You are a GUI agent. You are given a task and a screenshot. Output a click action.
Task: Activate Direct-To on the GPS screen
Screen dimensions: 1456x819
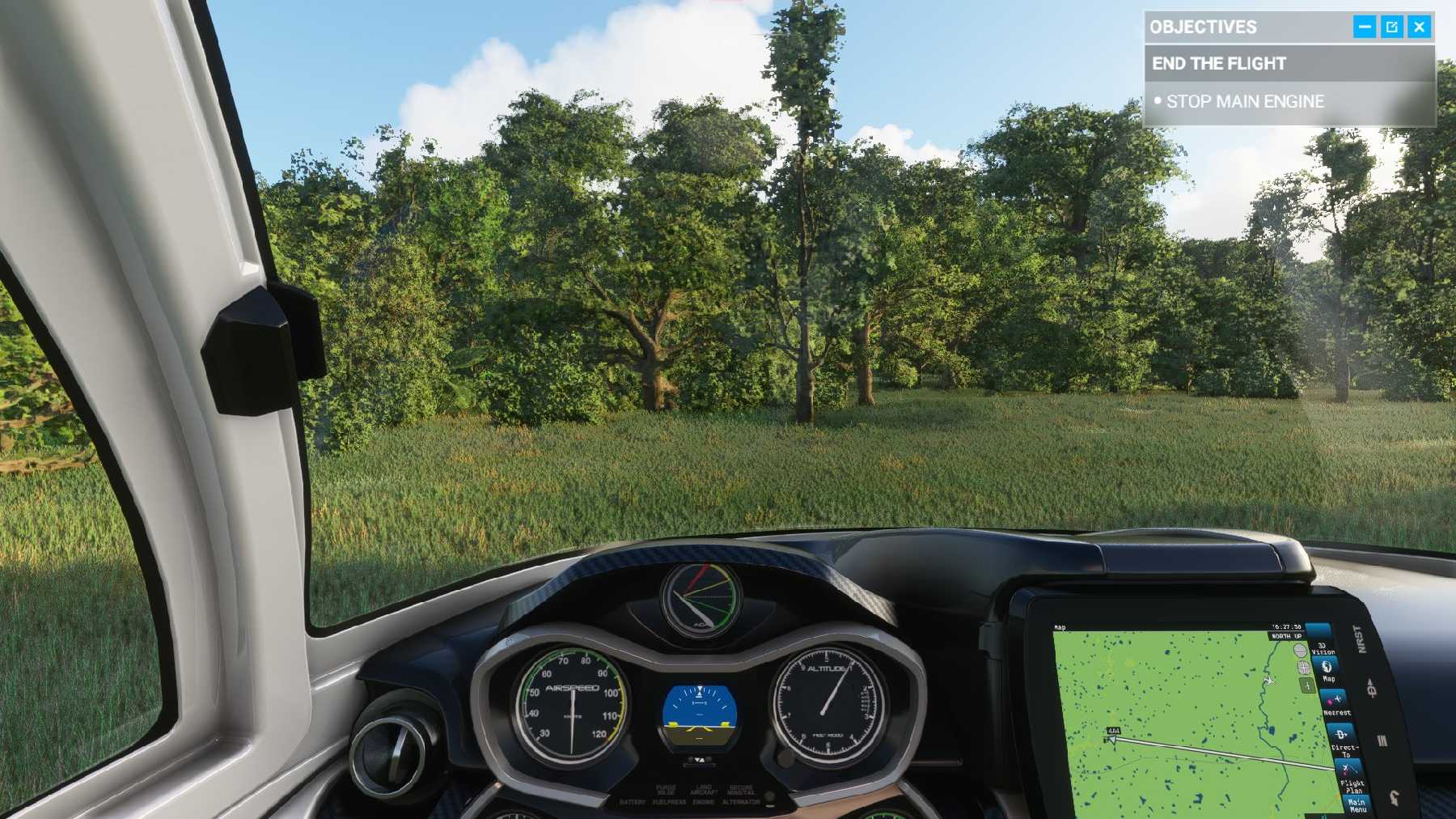pos(1341,740)
